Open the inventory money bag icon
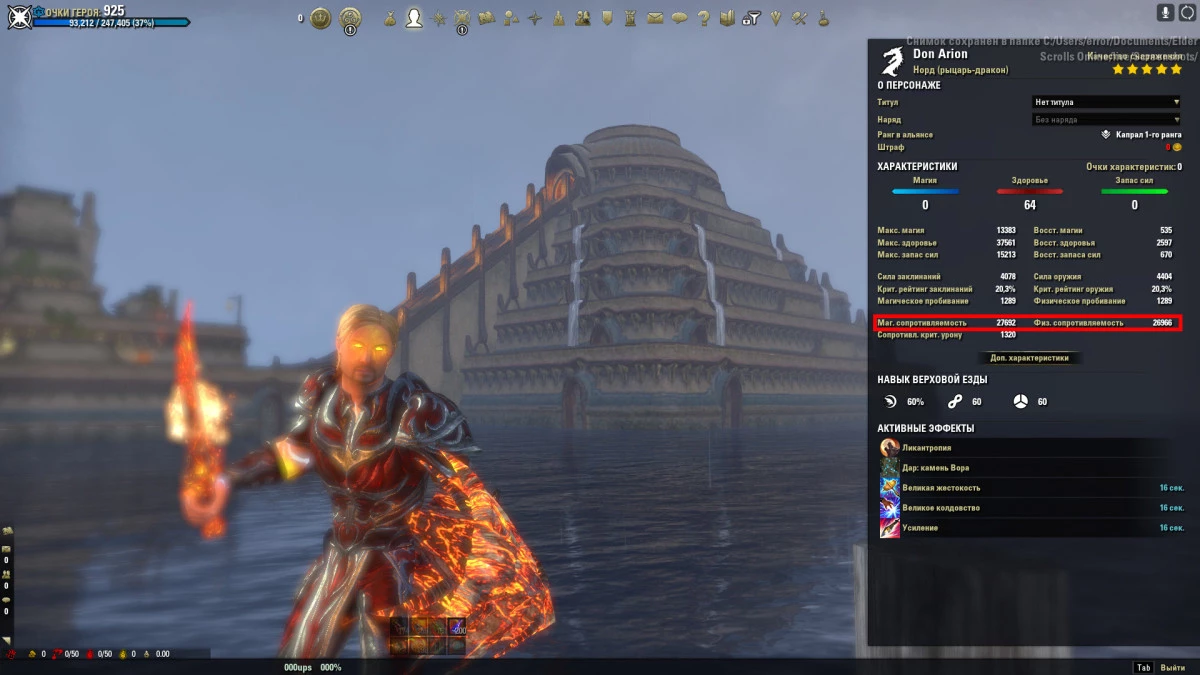1200x675 pixels. coord(389,18)
